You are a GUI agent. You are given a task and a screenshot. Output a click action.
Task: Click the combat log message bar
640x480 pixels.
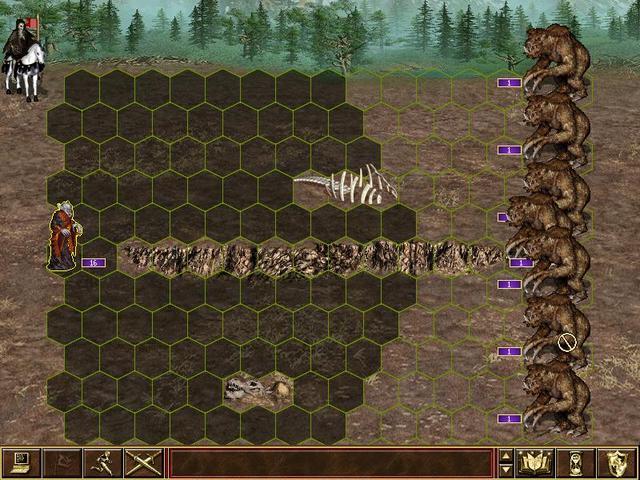[331, 462]
